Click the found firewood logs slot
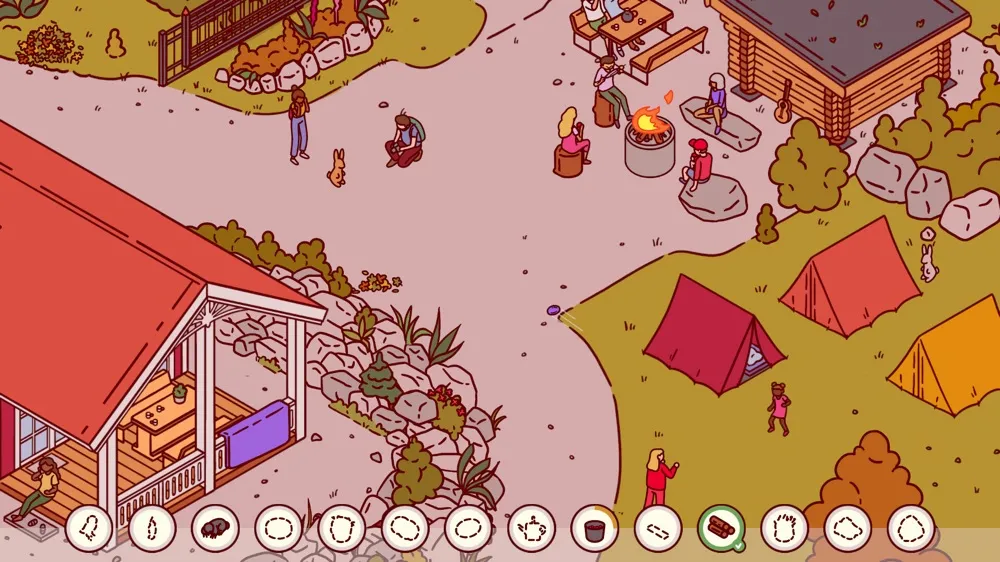 point(721,528)
